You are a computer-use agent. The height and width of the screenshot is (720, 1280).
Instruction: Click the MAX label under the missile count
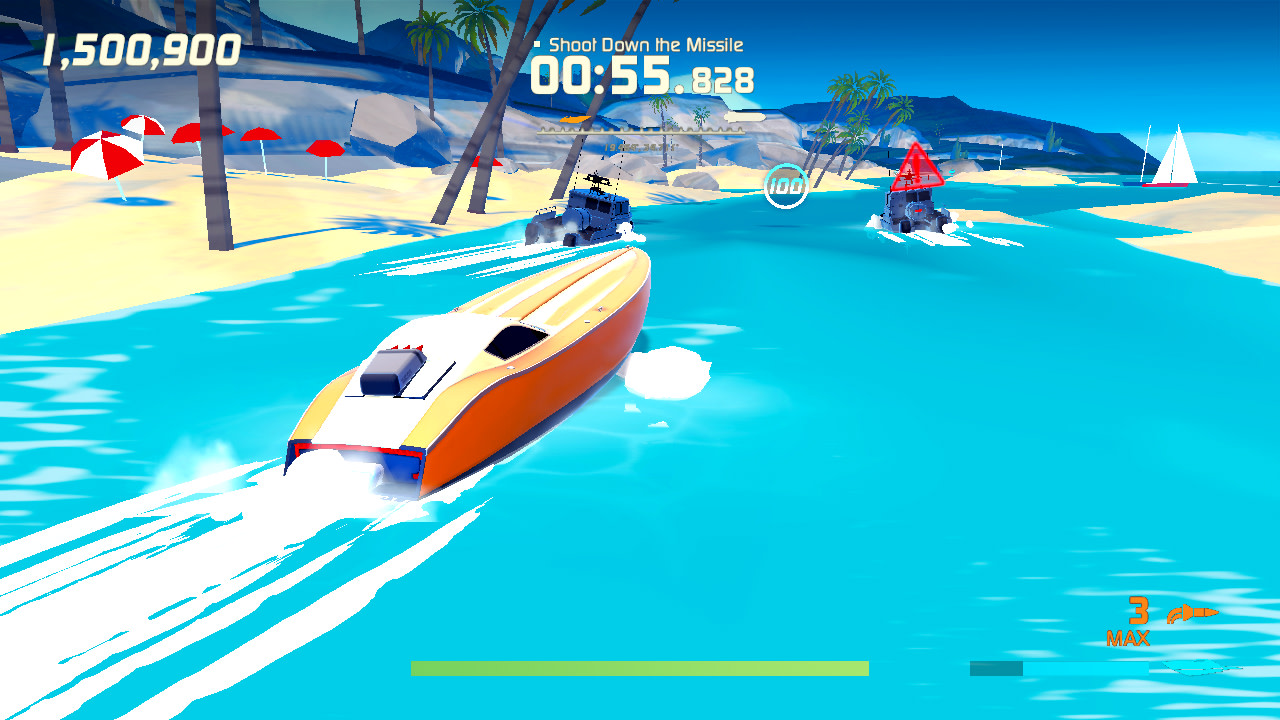point(1130,636)
